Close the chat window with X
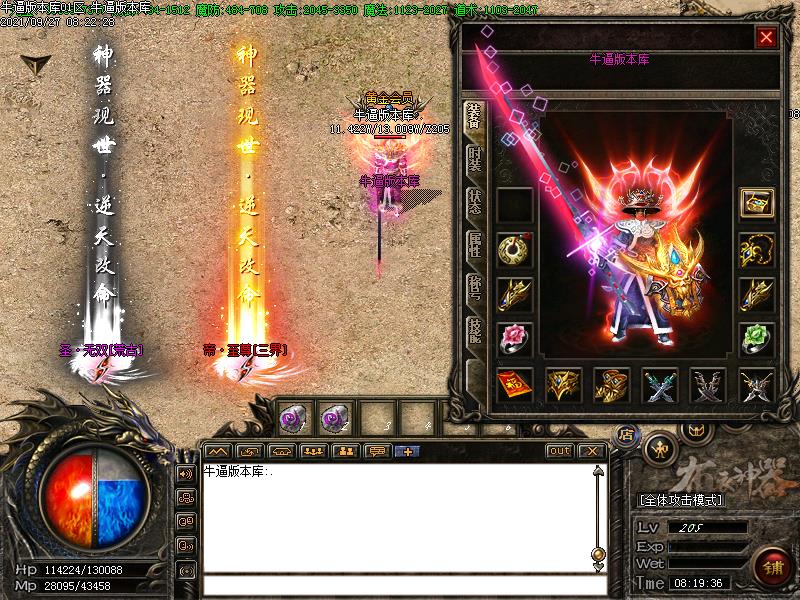800x600 pixels. click(x=592, y=451)
